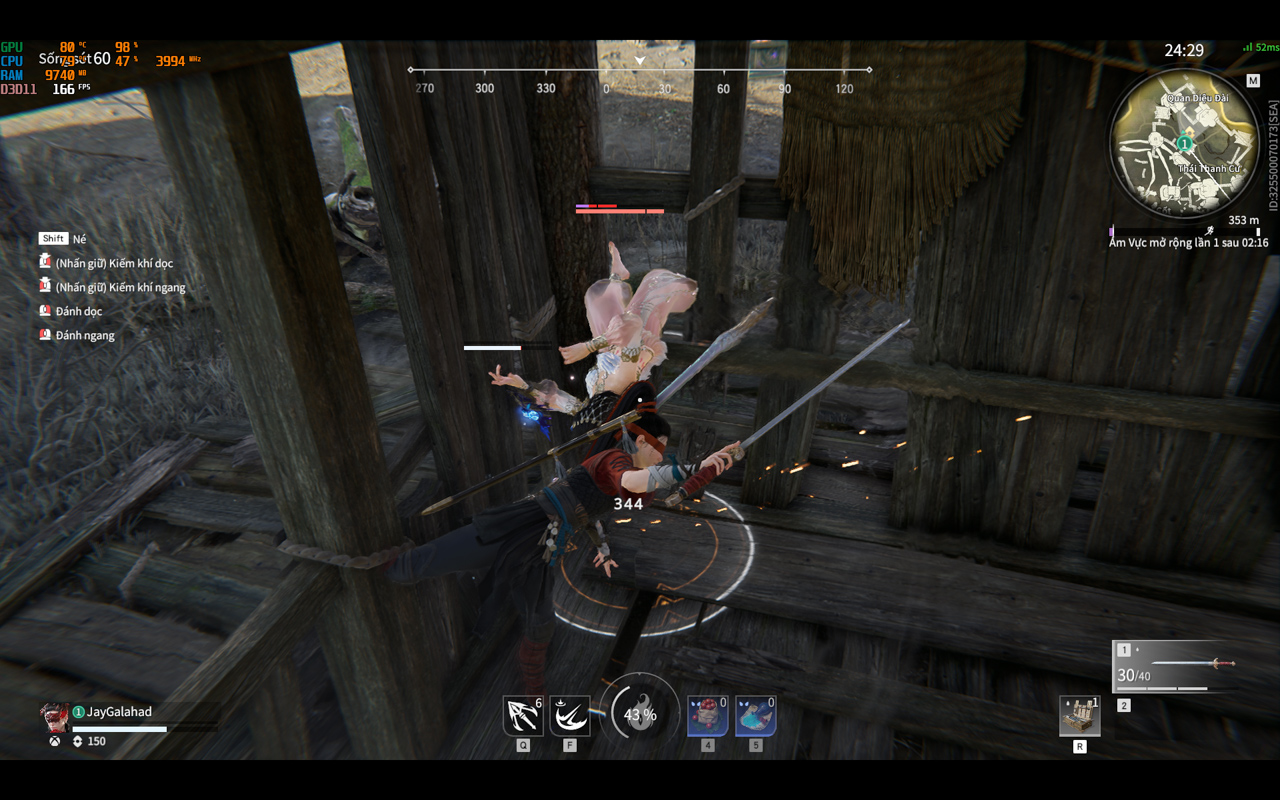The image size is (1280, 800).
Task: Use the red berry pouch healing item
Action: coord(707,716)
